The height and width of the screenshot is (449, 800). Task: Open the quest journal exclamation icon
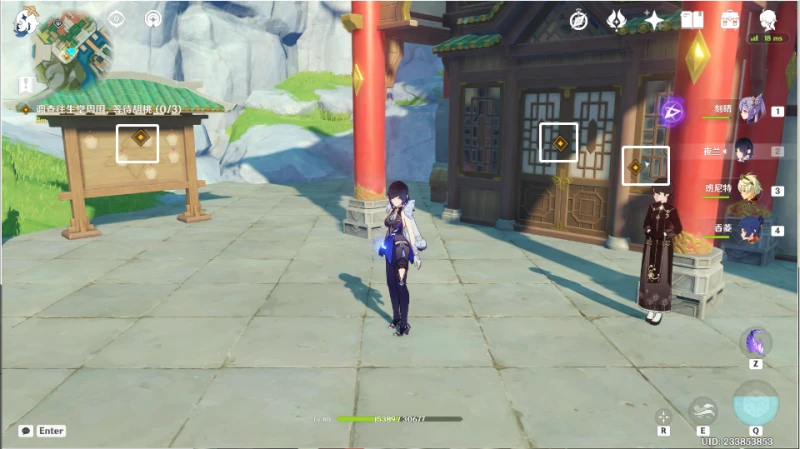(25, 84)
